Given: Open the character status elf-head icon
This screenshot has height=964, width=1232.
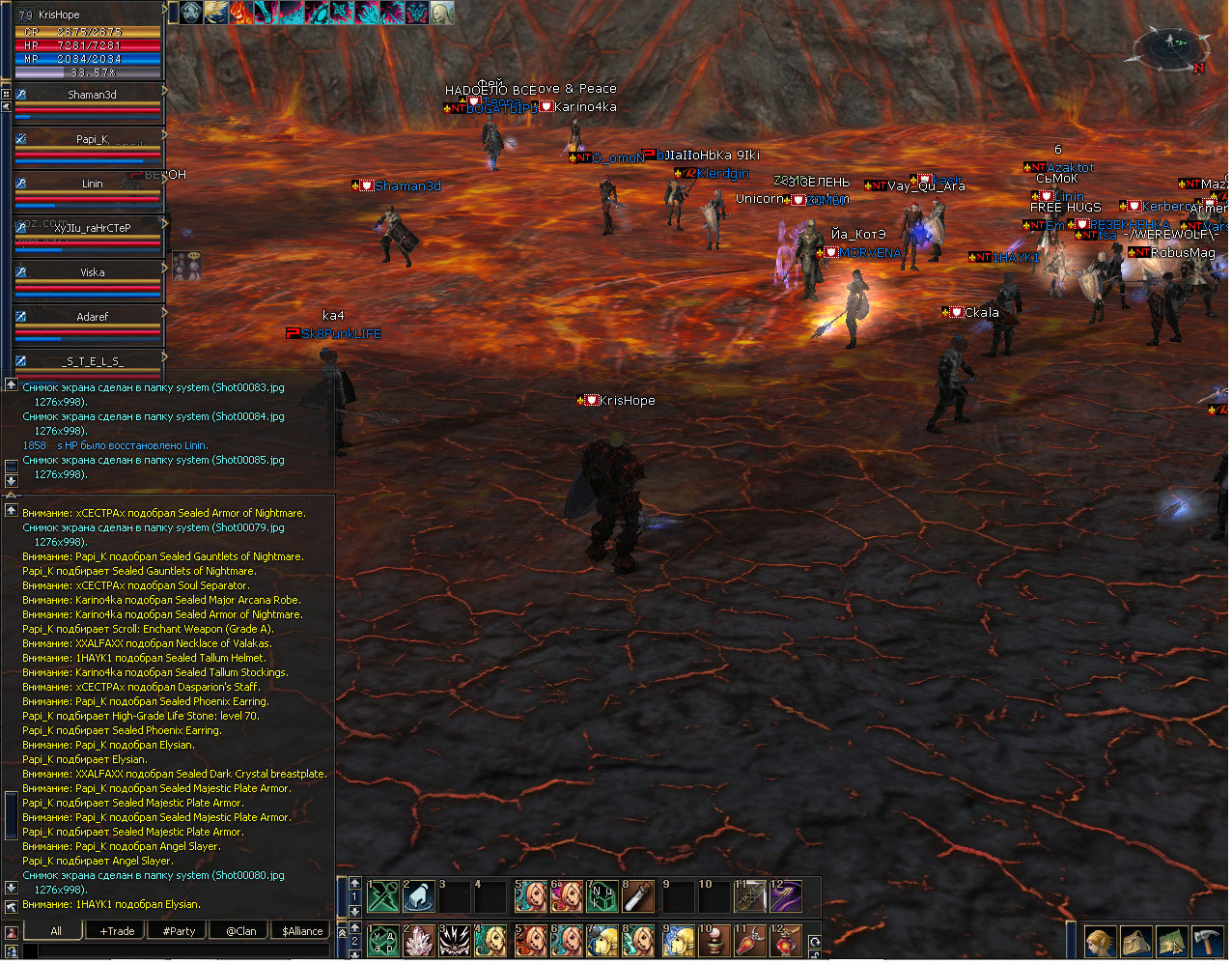Looking at the screenshot, I should tap(1100, 941).
